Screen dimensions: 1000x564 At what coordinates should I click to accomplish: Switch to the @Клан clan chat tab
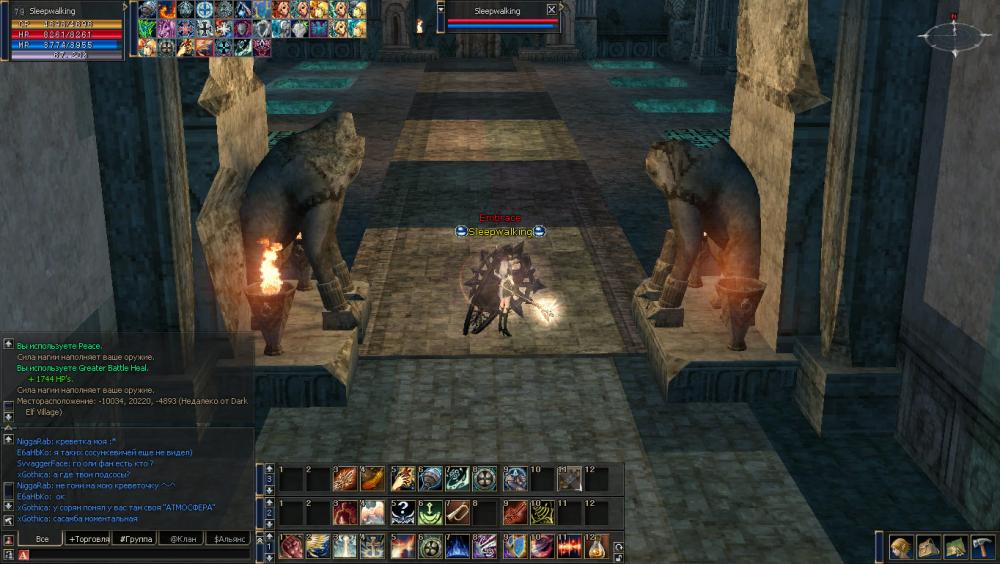tap(180, 539)
